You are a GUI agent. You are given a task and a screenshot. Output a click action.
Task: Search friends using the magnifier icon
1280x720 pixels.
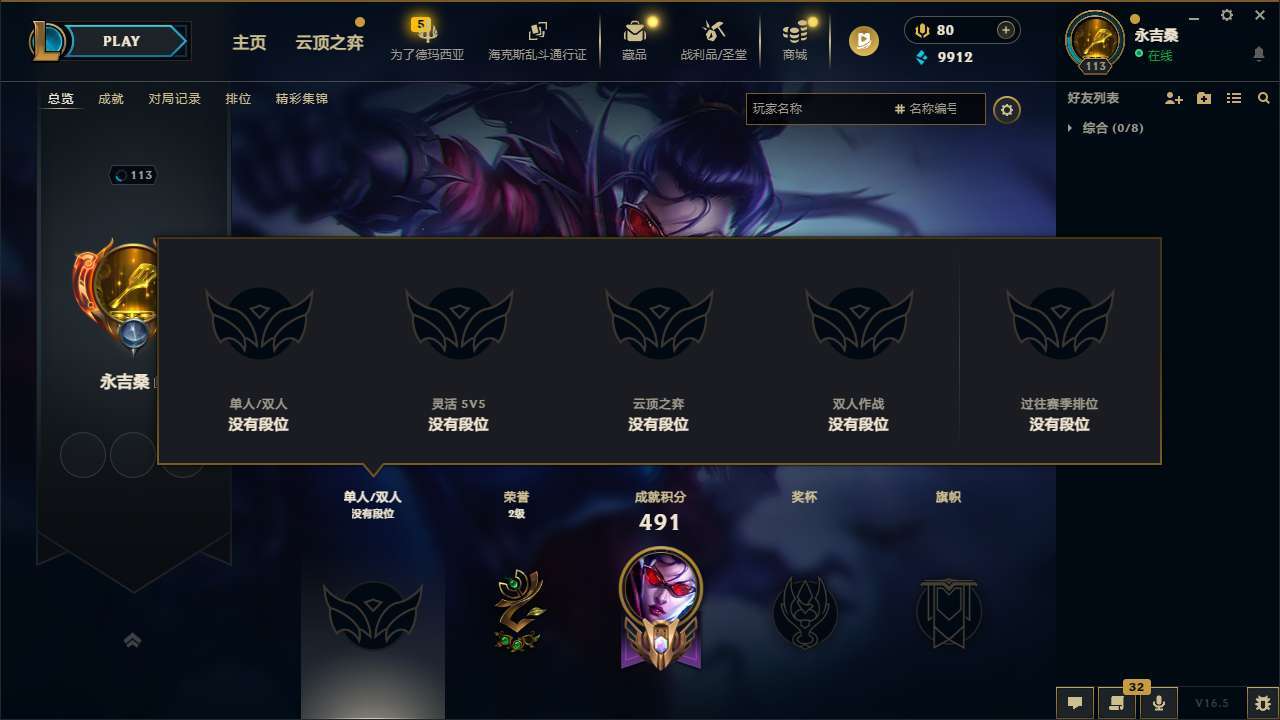(1264, 98)
